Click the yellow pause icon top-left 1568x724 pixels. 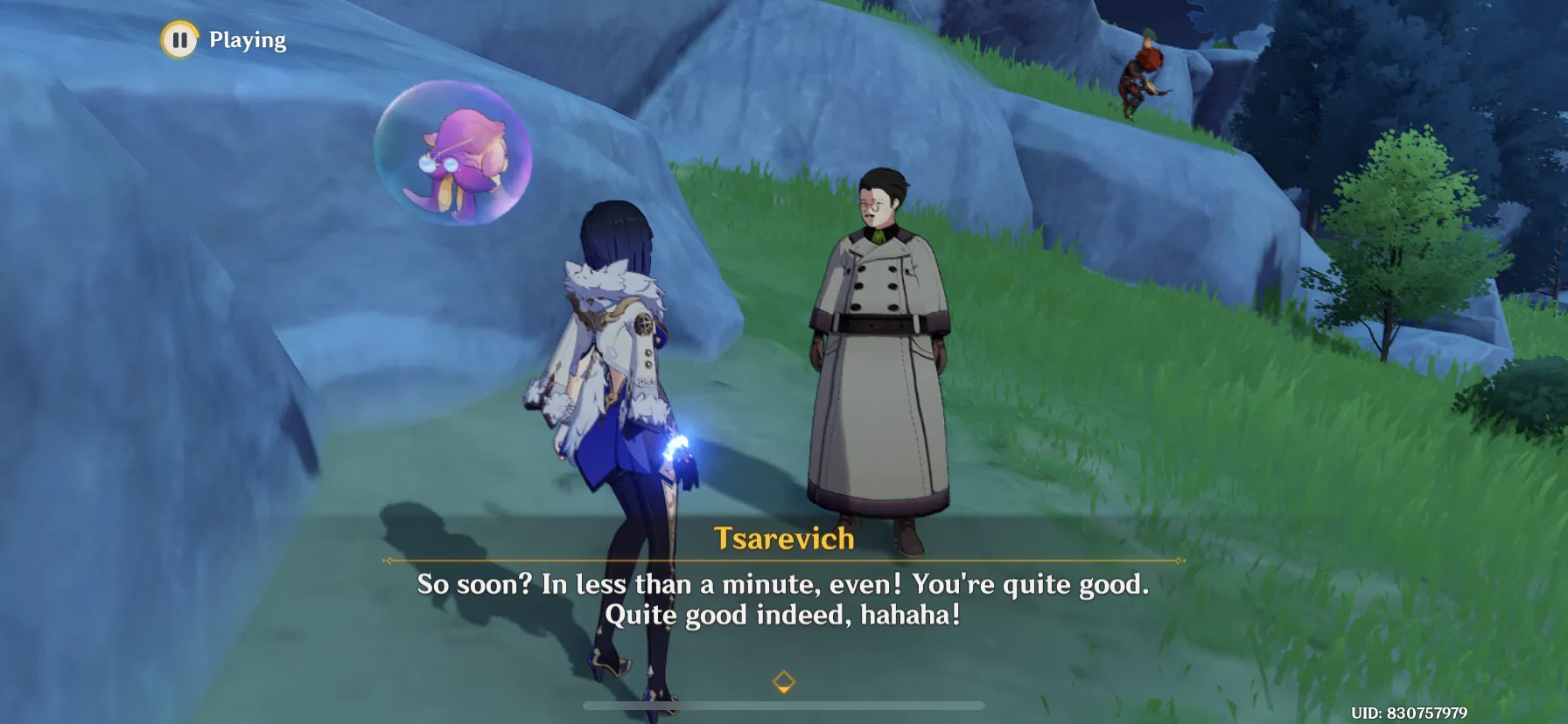pos(181,38)
